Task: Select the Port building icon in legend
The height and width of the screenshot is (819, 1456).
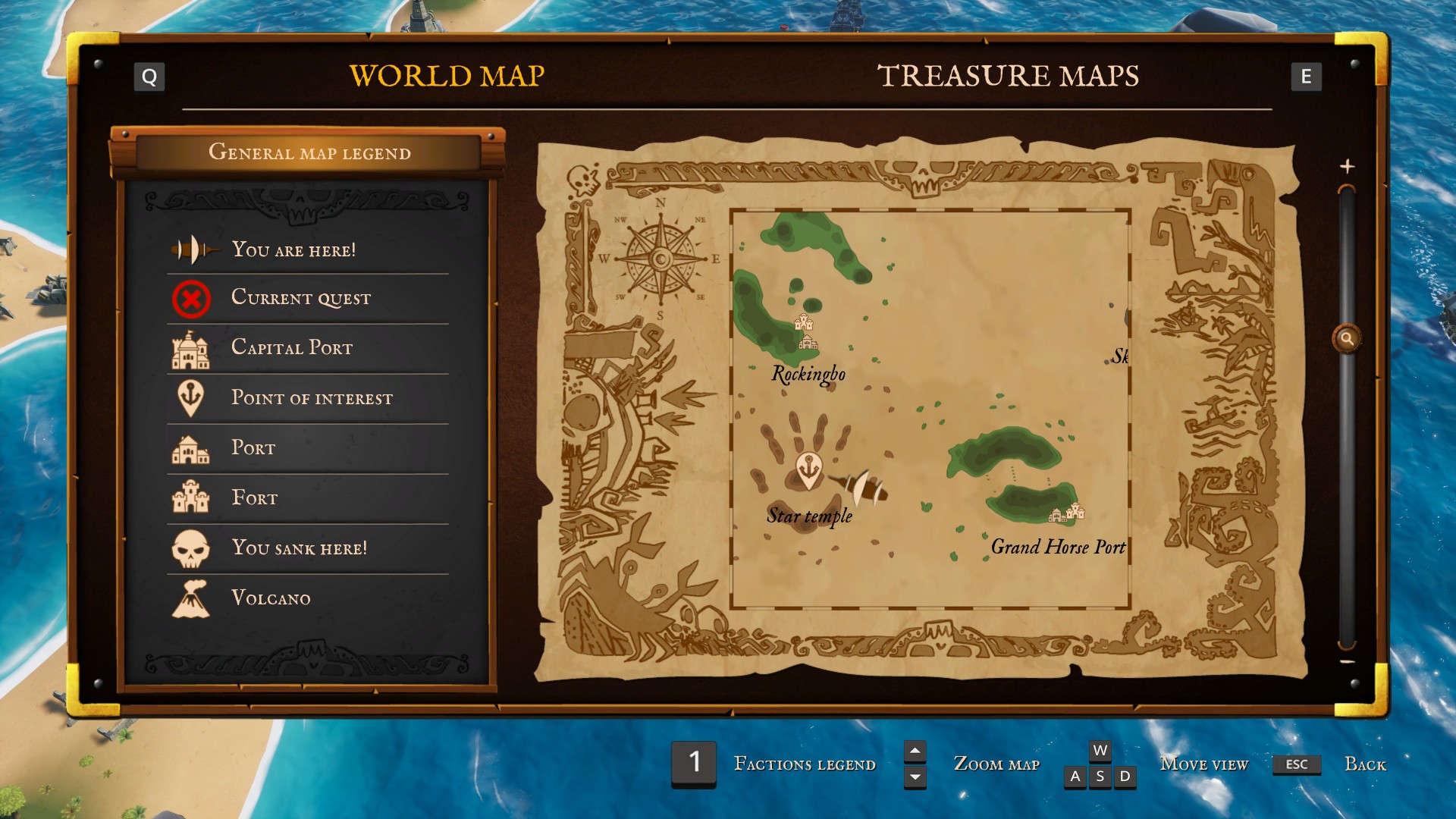Action: tap(190, 447)
